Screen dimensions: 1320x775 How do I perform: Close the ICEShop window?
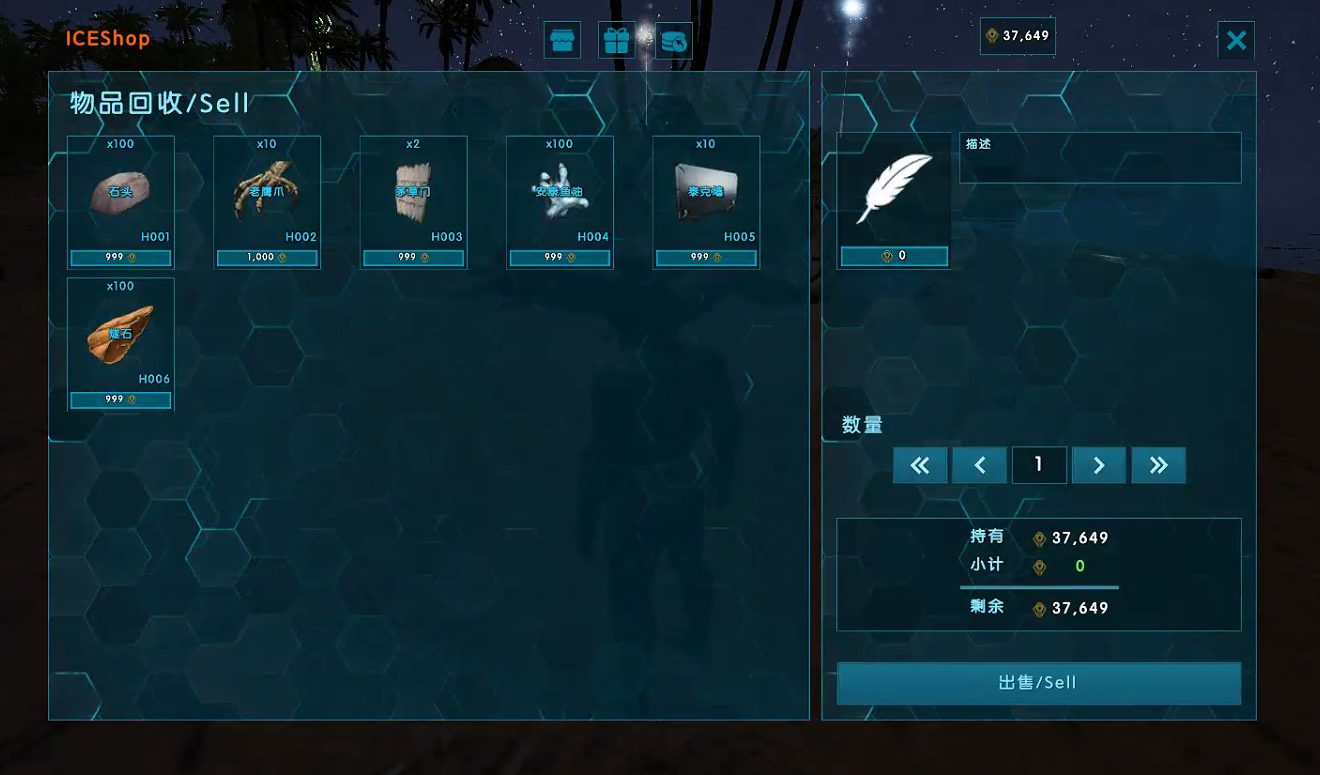tap(1236, 40)
